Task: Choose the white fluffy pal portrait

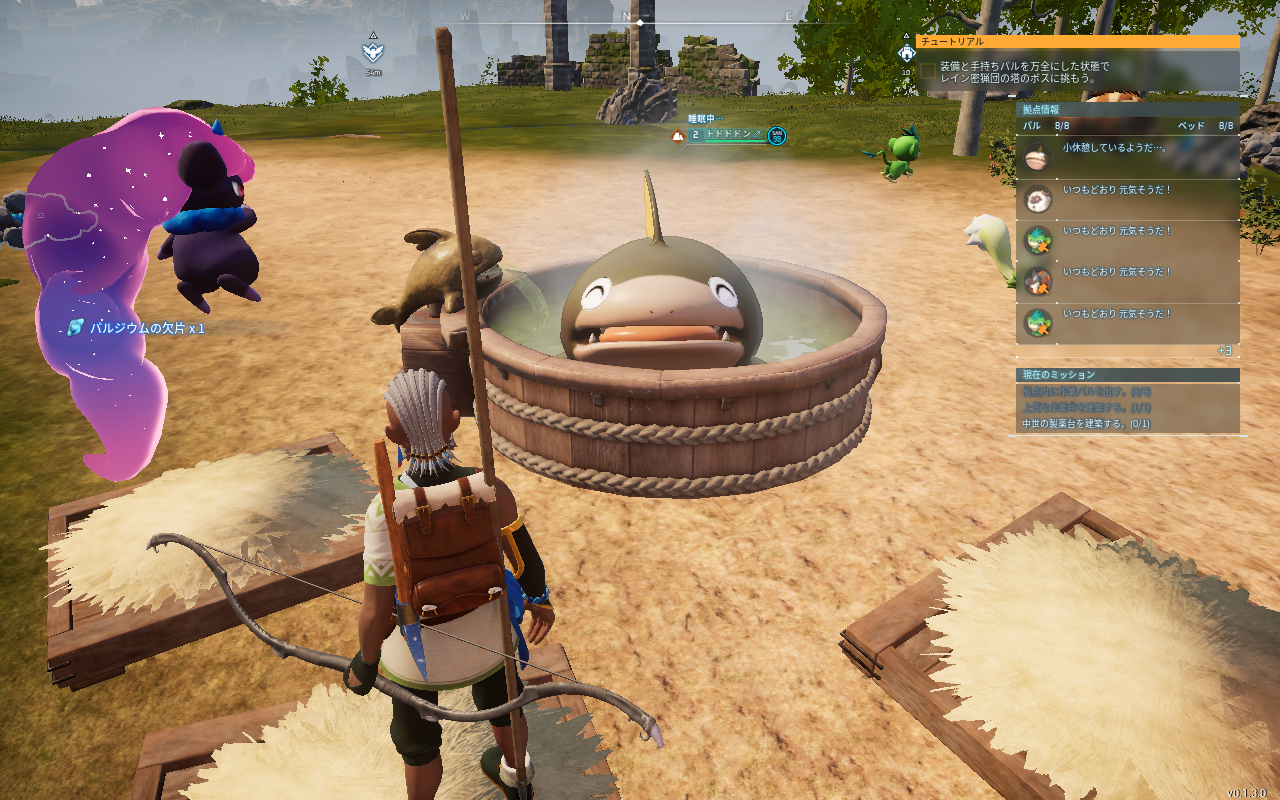Action: 1038,199
